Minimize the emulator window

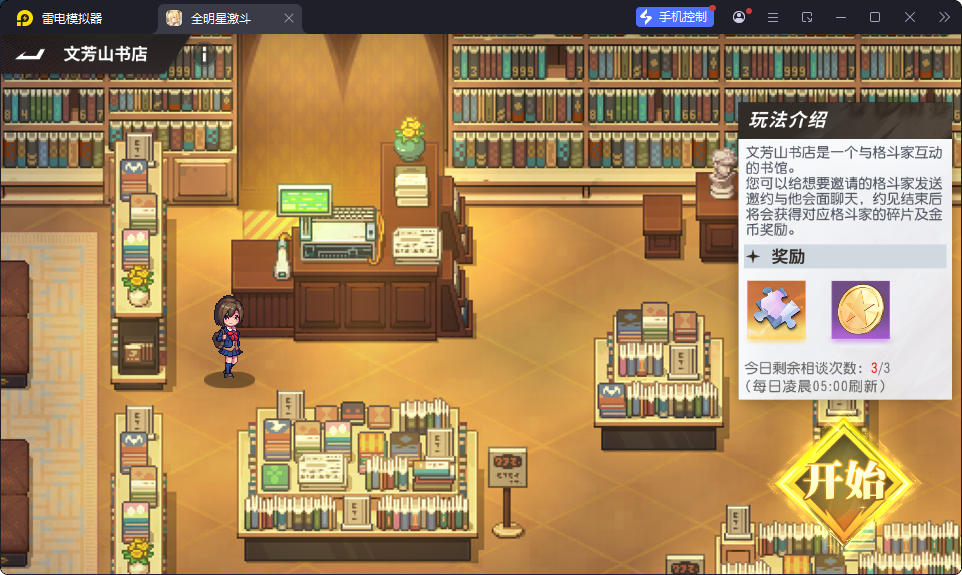click(x=841, y=17)
